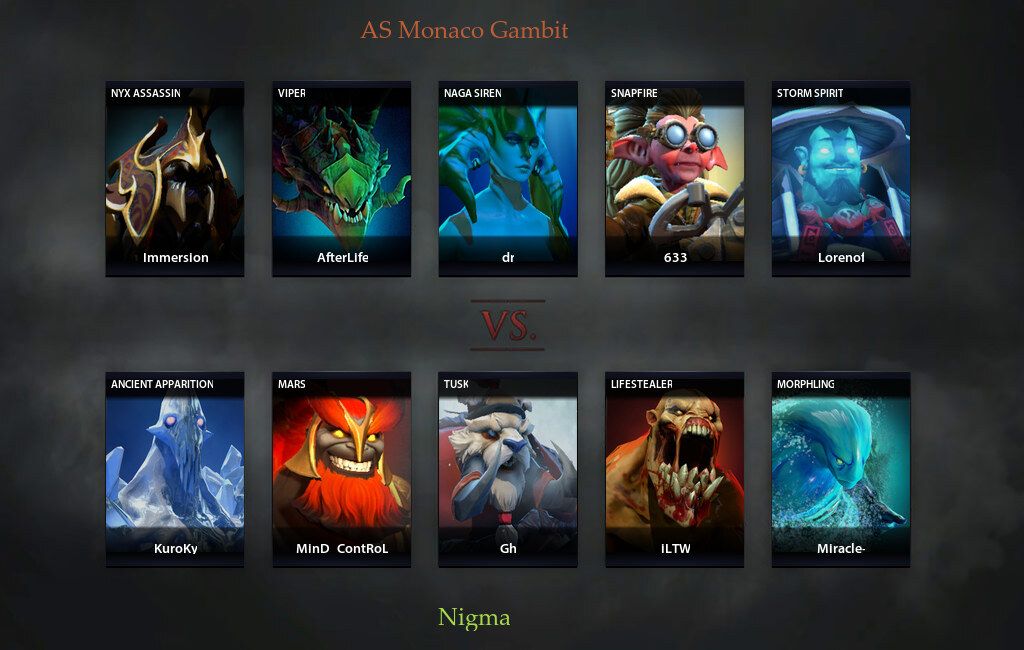1024x650 pixels.
Task: Select Immersion's Nyx Assassin card
Action: tap(175, 179)
